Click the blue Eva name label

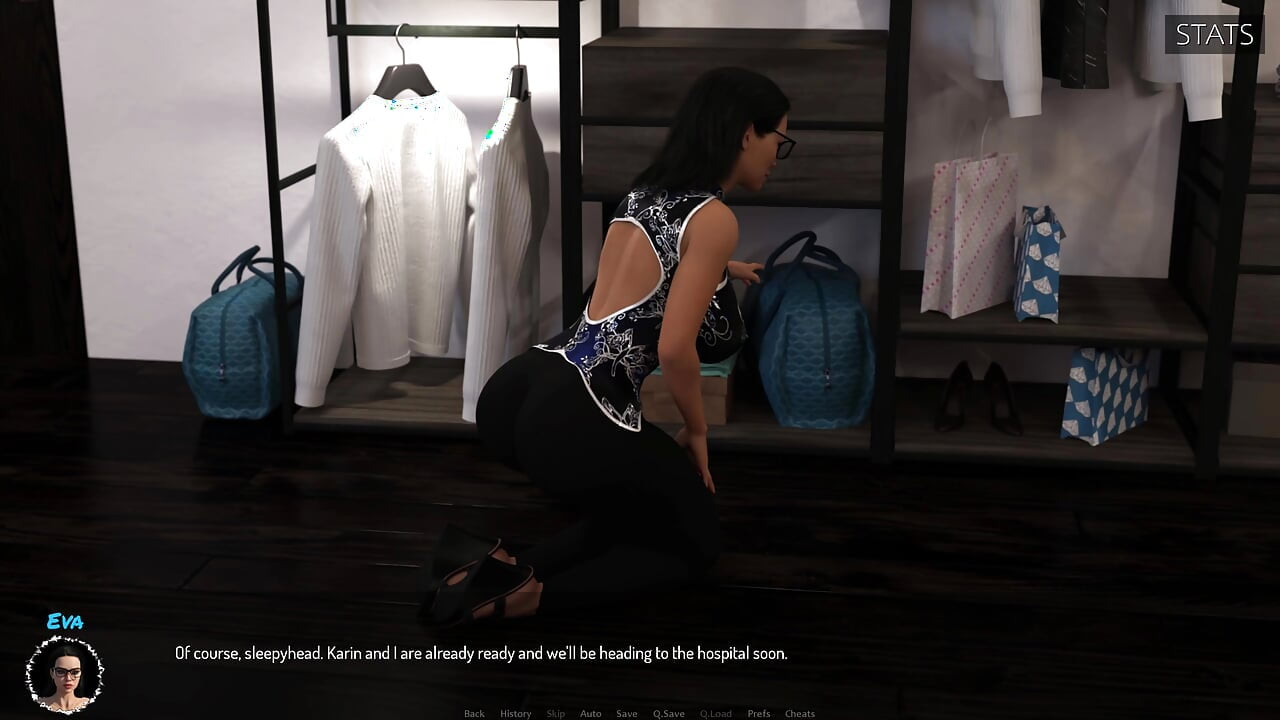point(66,622)
